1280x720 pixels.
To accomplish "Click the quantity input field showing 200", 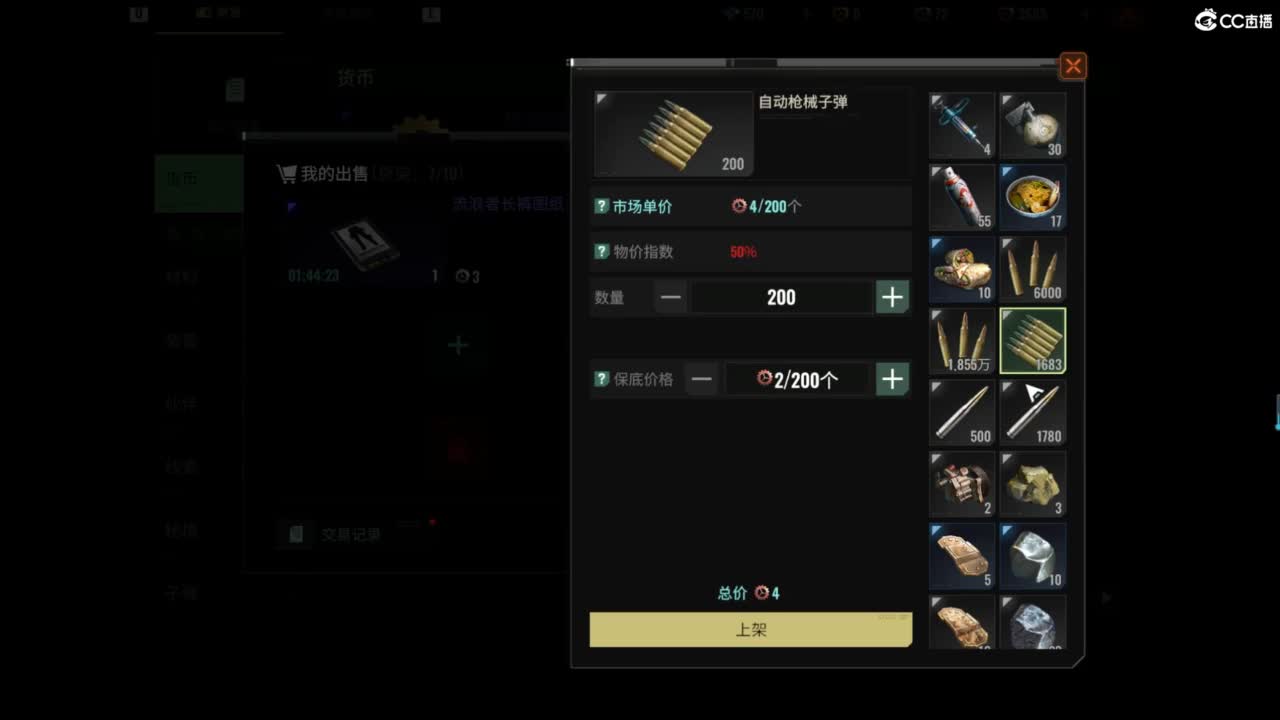I will coord(780,297).
